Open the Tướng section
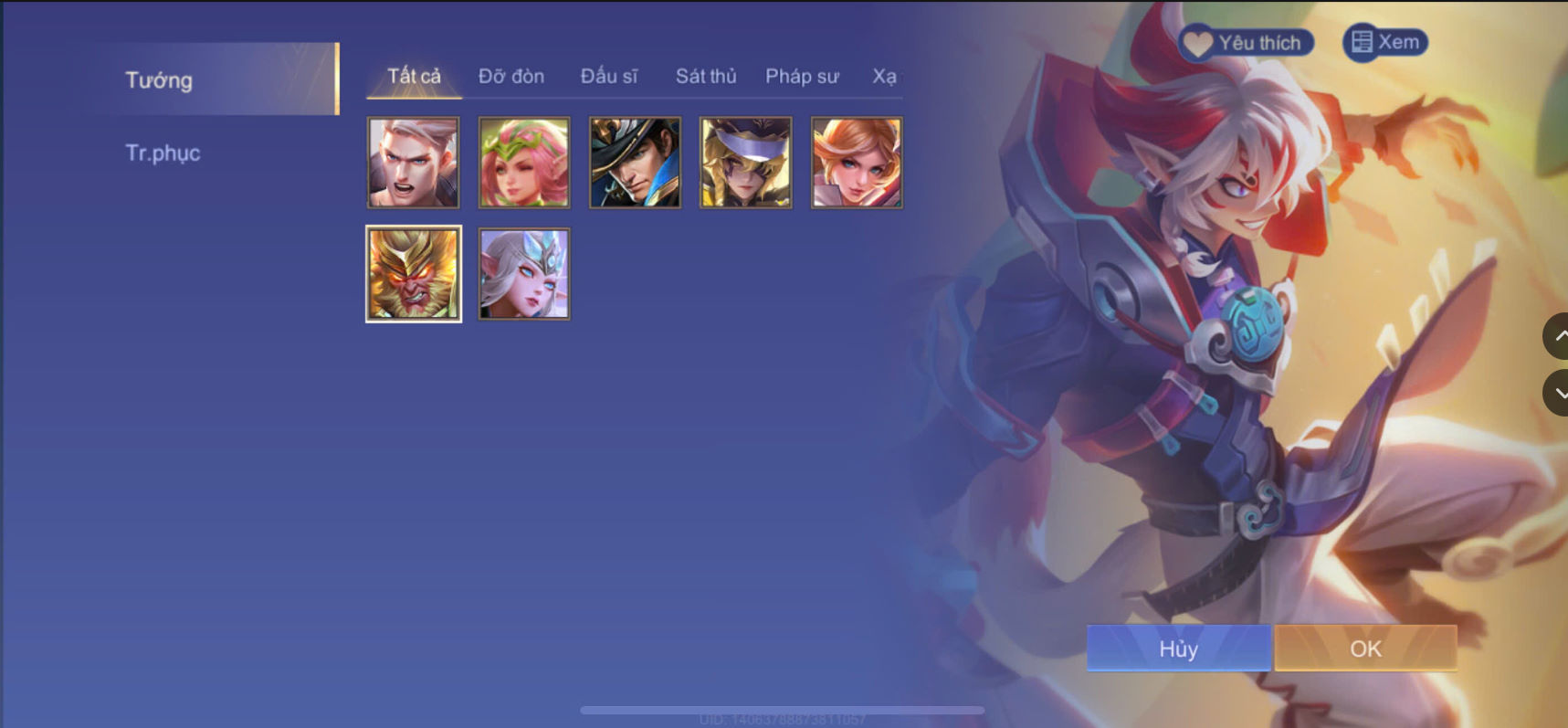 [159, 80]
